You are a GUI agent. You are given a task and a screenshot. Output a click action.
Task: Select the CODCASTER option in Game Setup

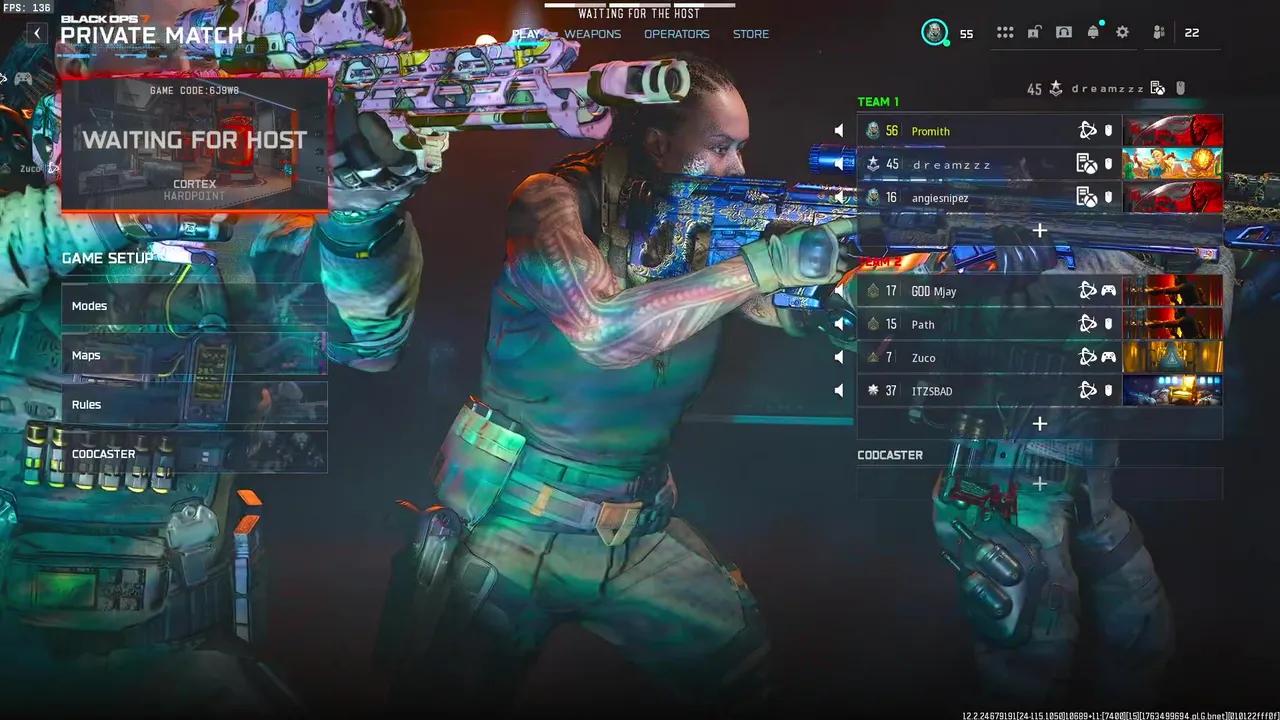coord(193,453)
